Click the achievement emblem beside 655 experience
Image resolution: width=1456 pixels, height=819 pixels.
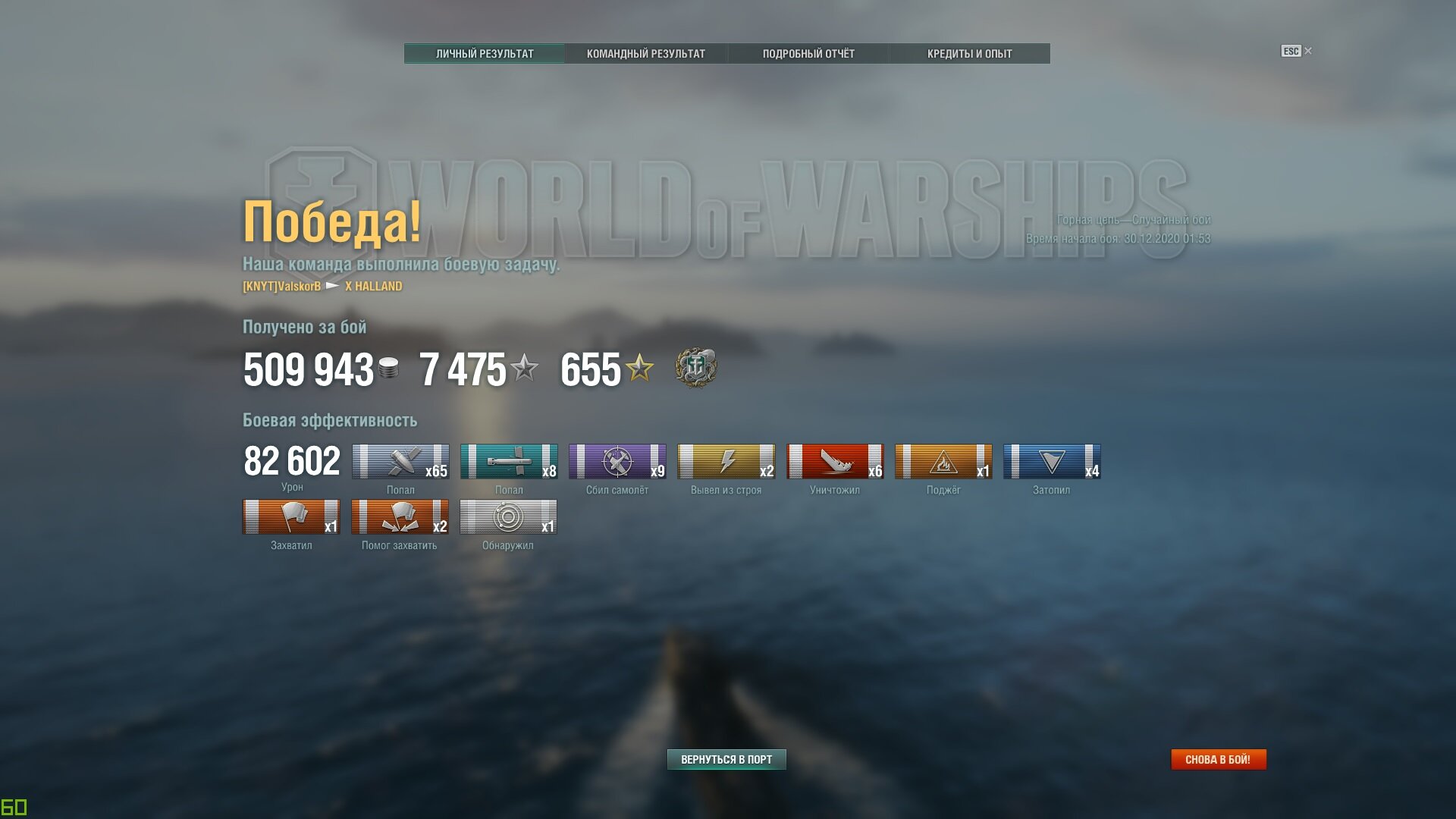point(695,369)
